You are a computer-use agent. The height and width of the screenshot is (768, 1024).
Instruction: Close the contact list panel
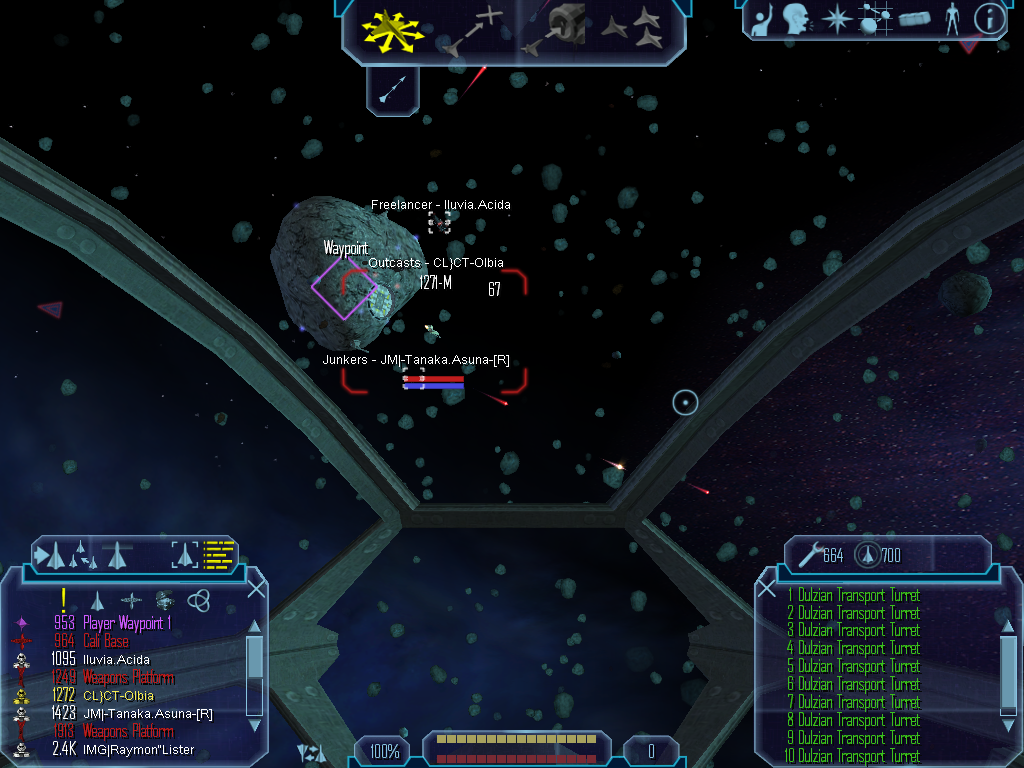pyautogui.click(x=256, y=589)
